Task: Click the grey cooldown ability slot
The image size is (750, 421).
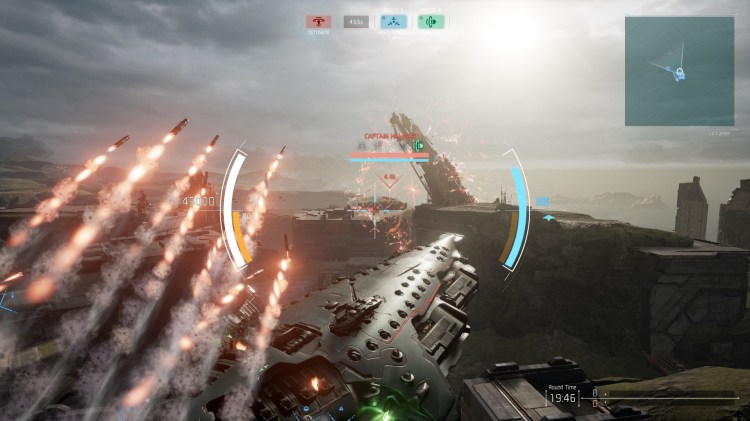Action: click(356, 21)
